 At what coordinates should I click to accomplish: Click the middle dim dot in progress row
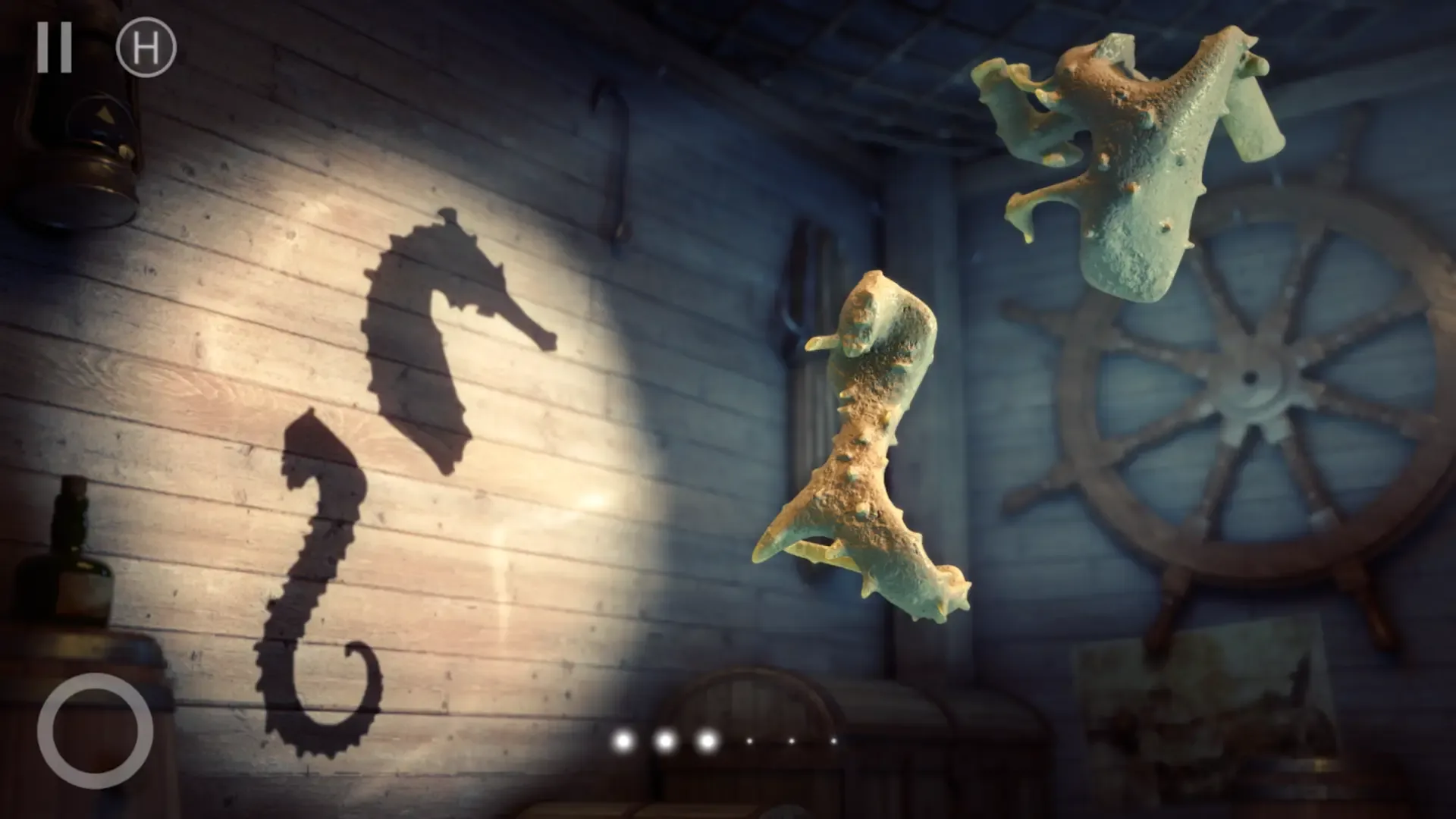pos(791,742)
